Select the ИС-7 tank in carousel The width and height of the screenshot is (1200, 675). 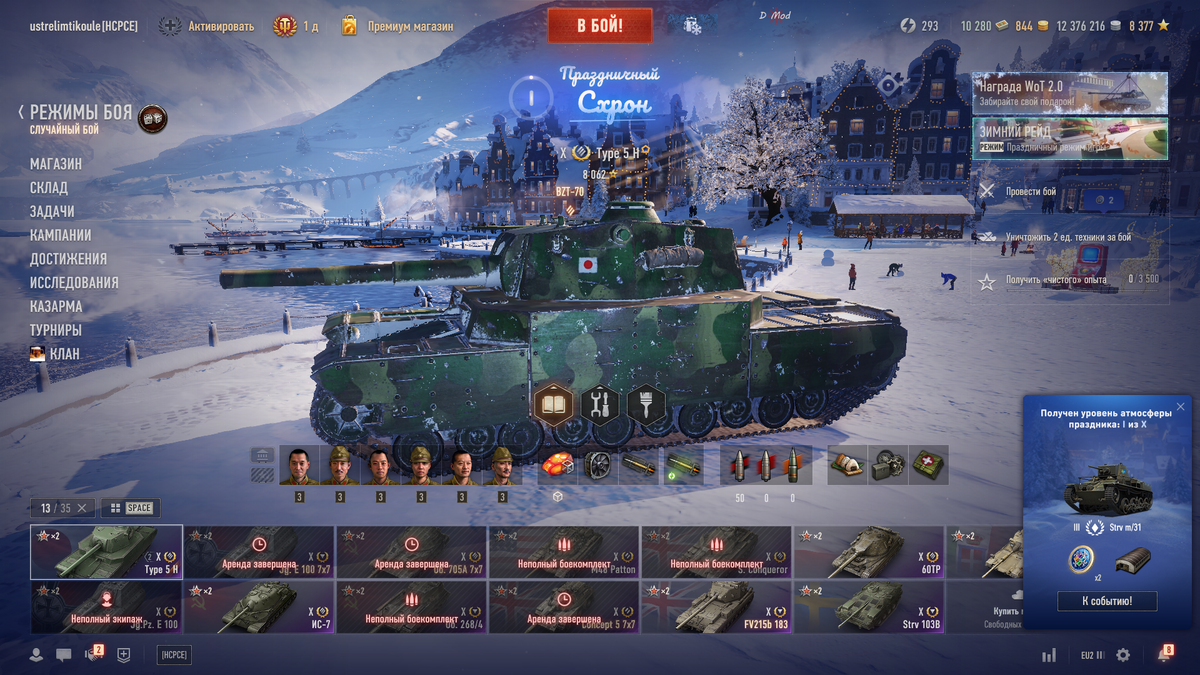click(x=259, y=608)
